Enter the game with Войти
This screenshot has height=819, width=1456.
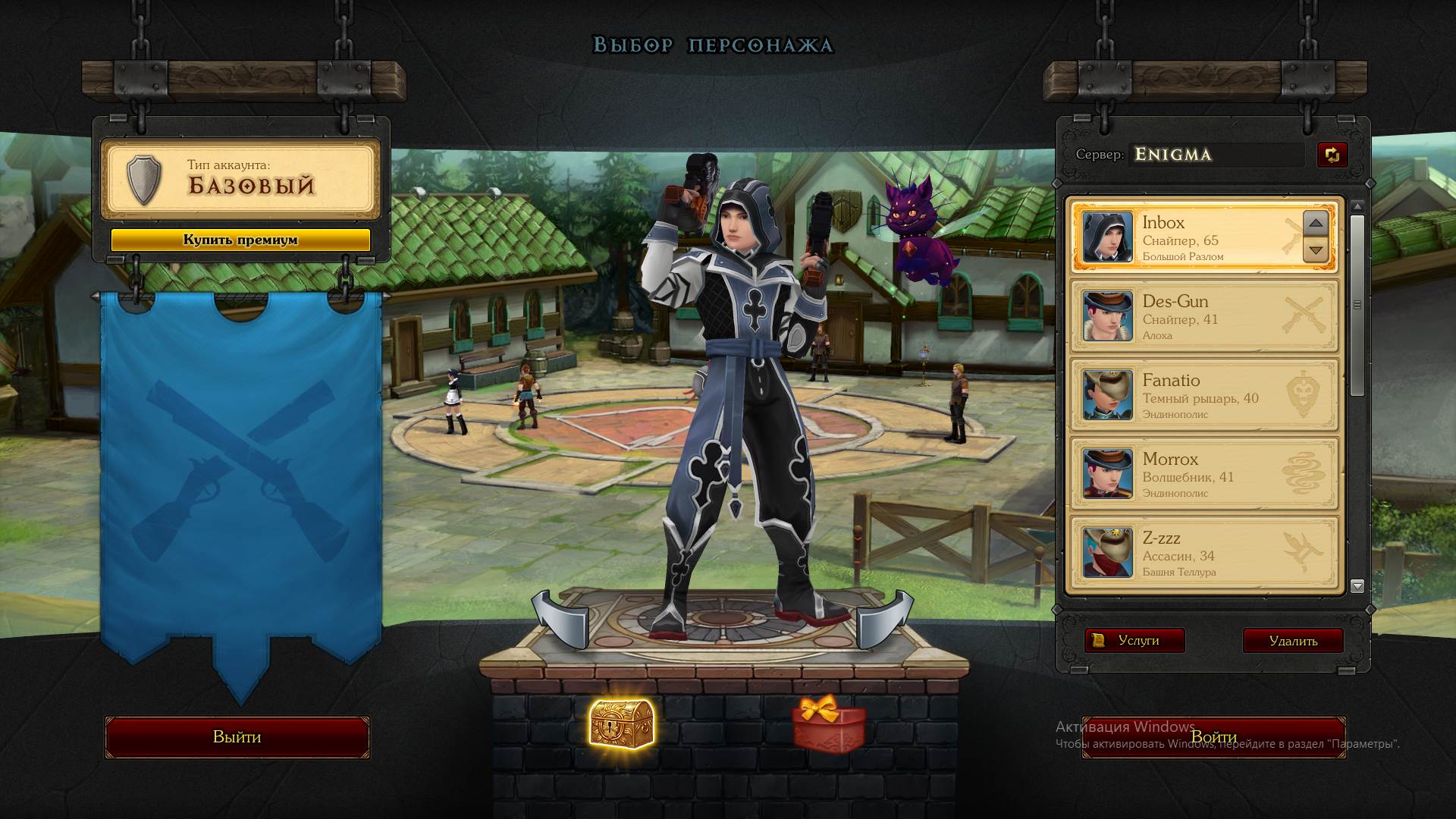[1213, 737]
